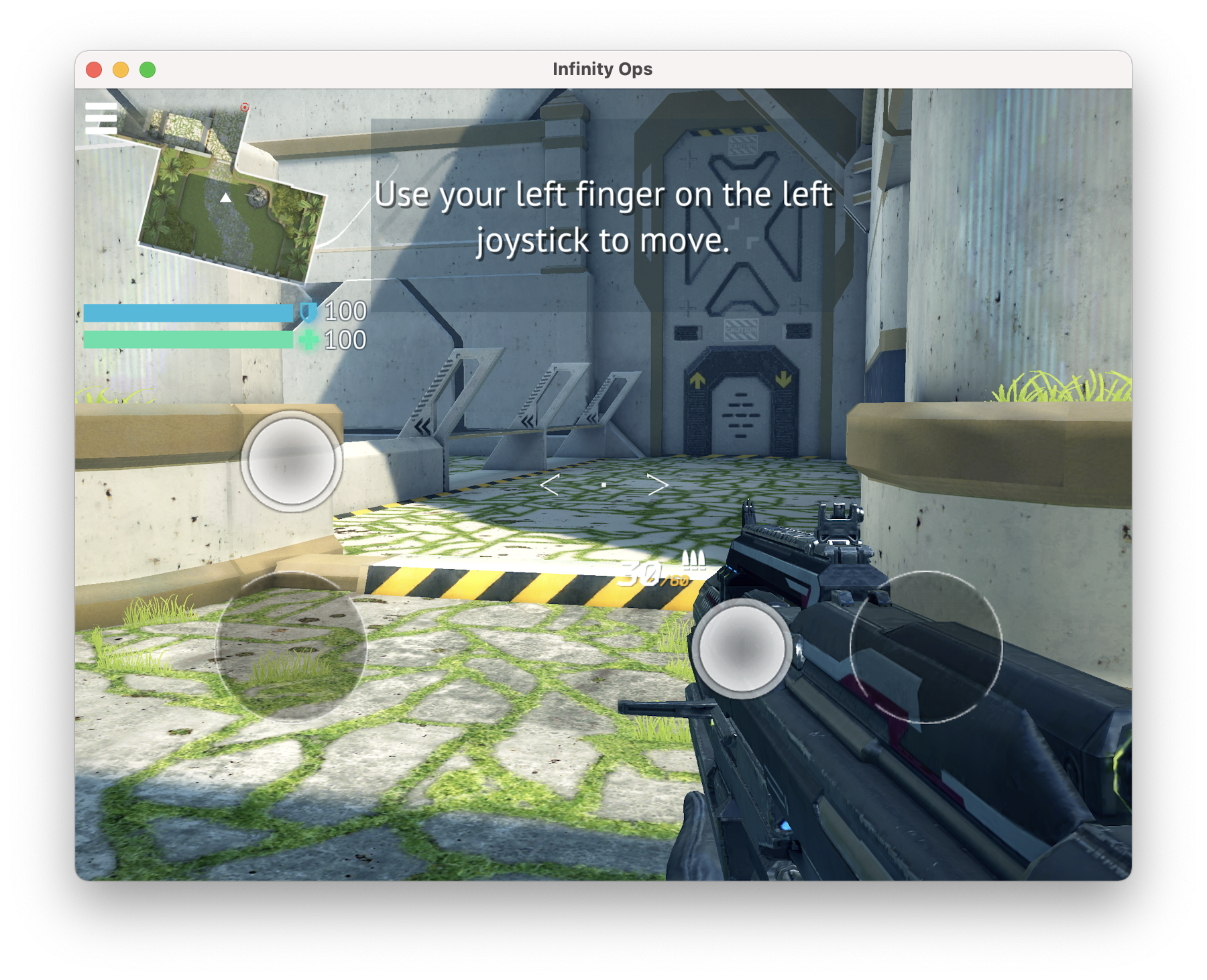Click the tutorial text about the left joystick
The width and height of the screenshot is (1207, 980).
point(605,218)
